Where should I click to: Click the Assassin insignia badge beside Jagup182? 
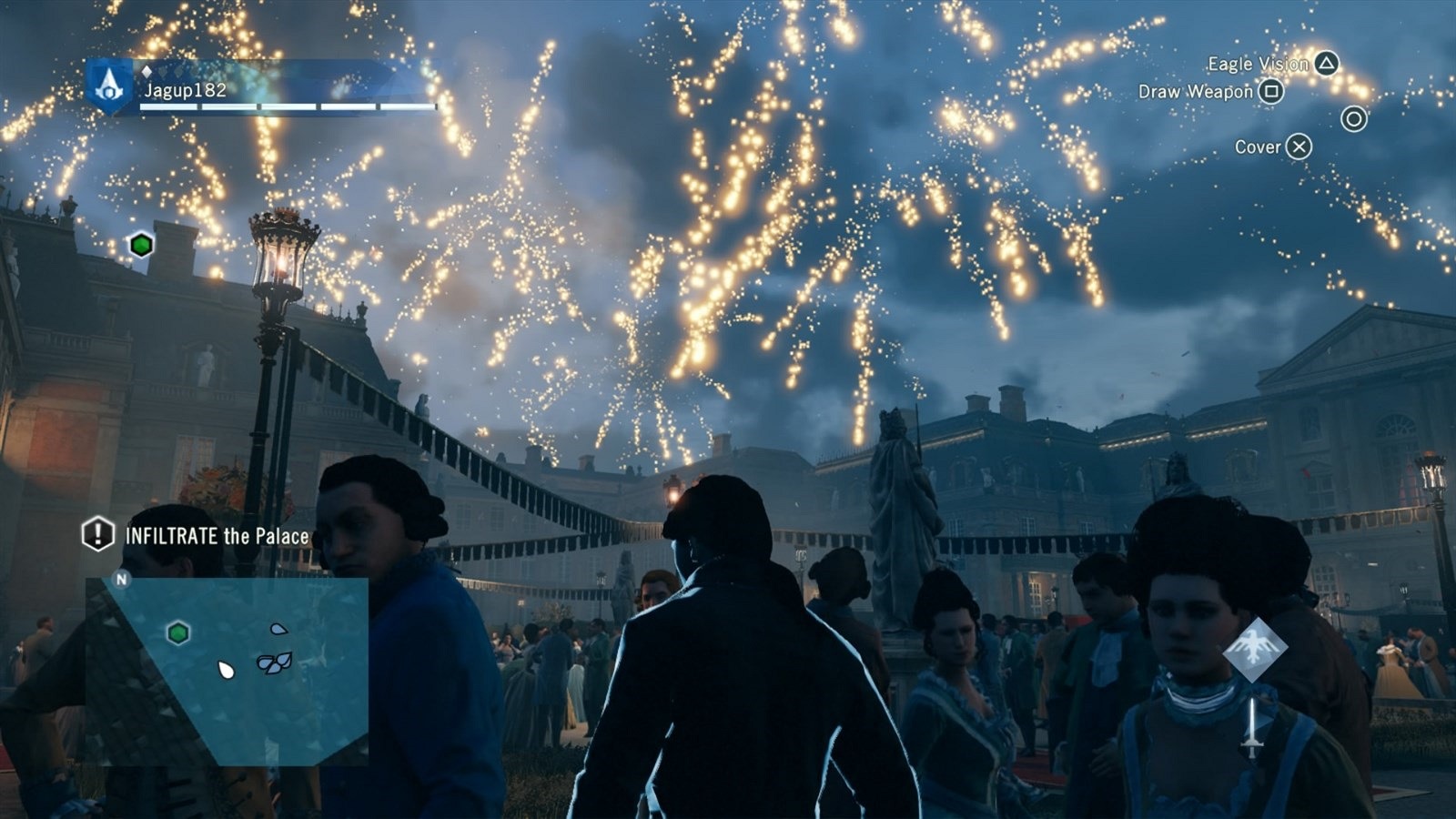[x=110, y=86]
